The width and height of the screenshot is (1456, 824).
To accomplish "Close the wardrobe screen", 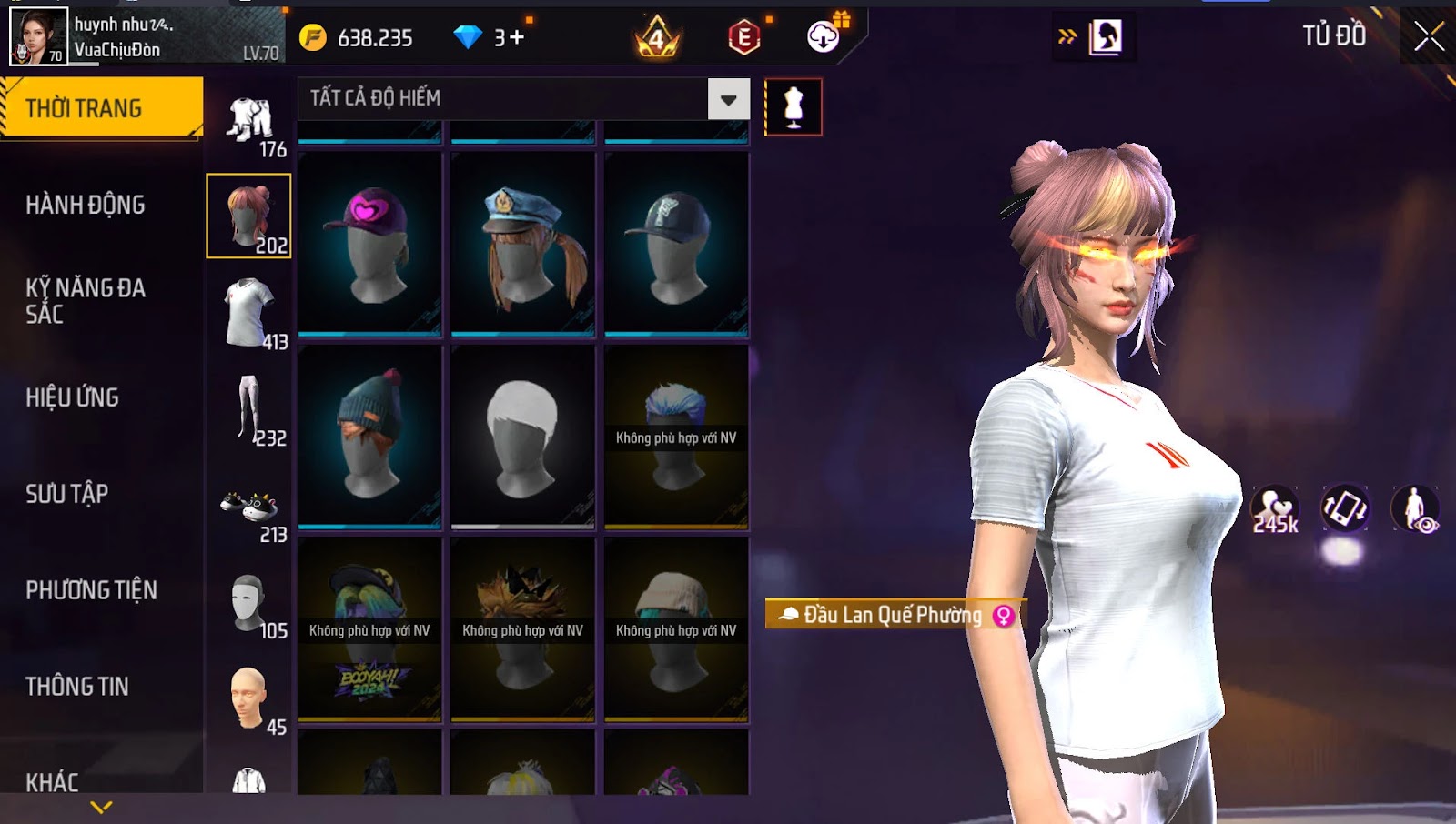I will click(x=1429, y=36).
